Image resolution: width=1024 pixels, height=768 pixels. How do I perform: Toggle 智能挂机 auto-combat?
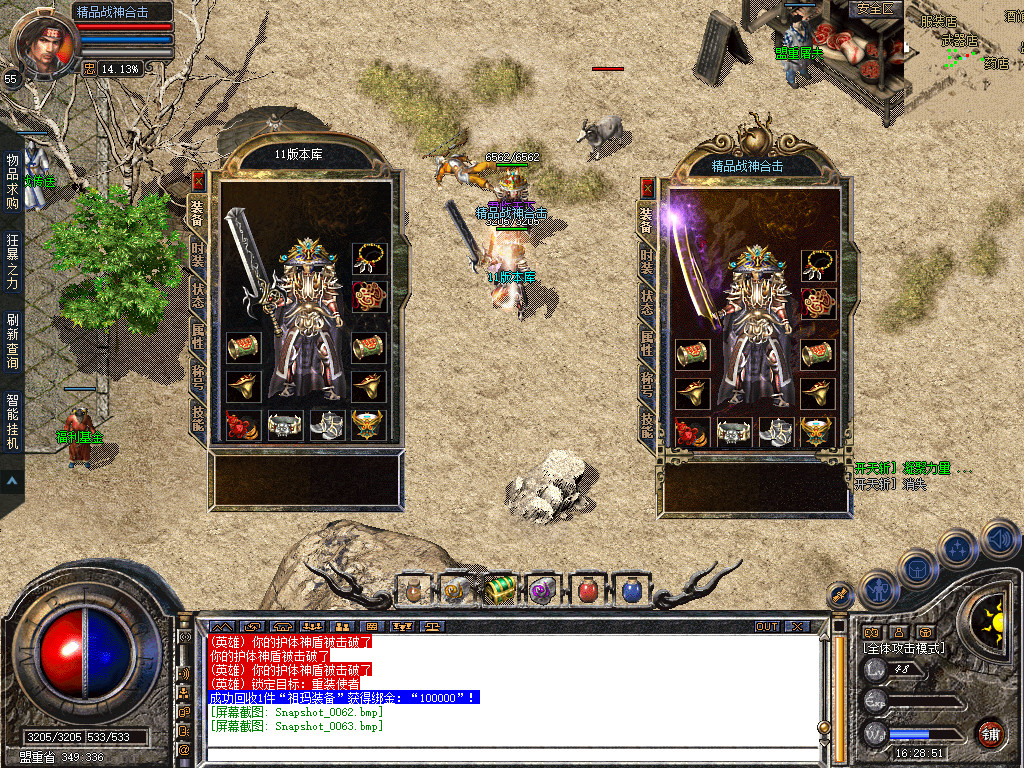pos(12,421)
